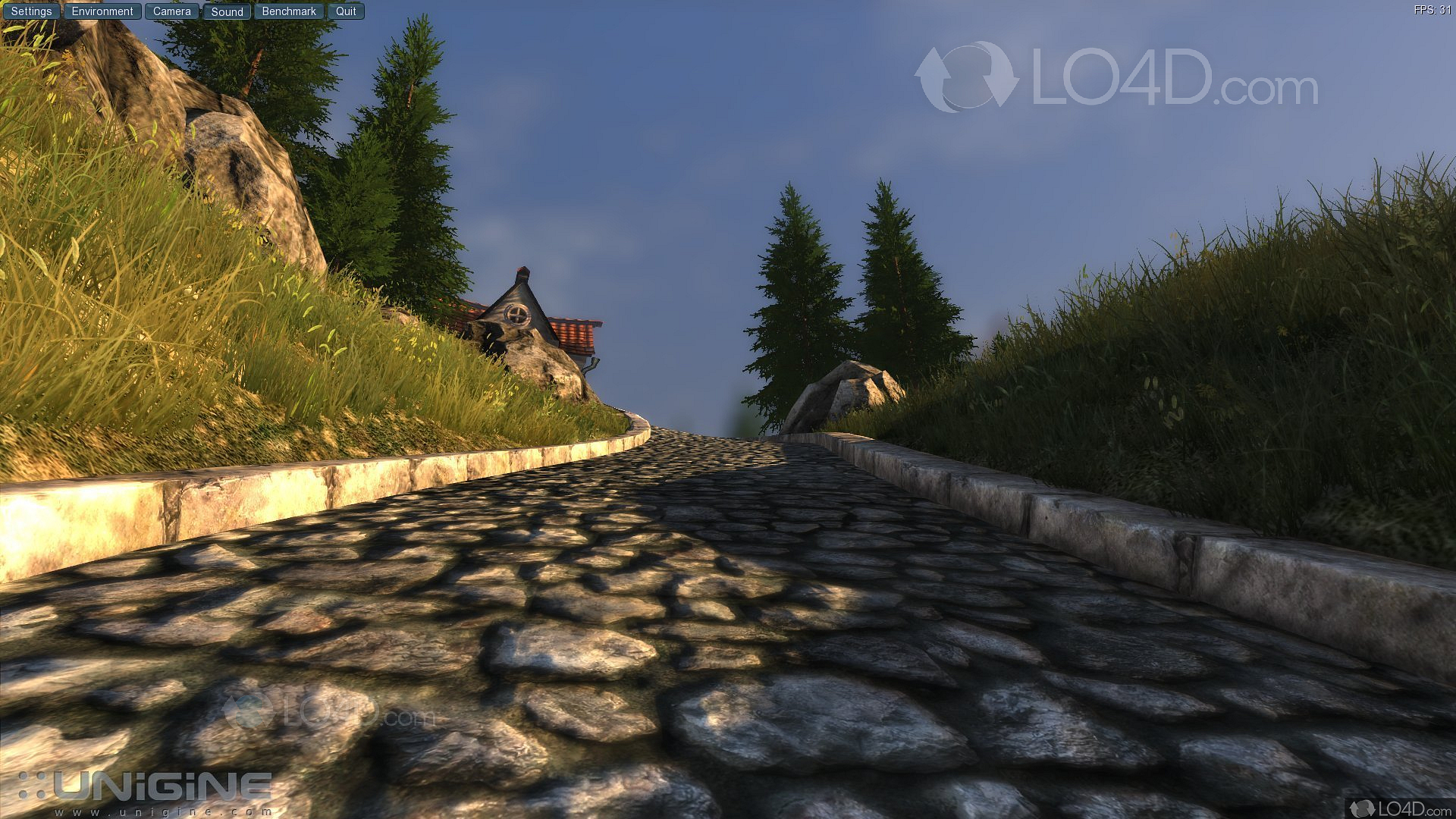Open the Settings menu
Viewport: 1456px width, 819px height.
pos(31,11)
